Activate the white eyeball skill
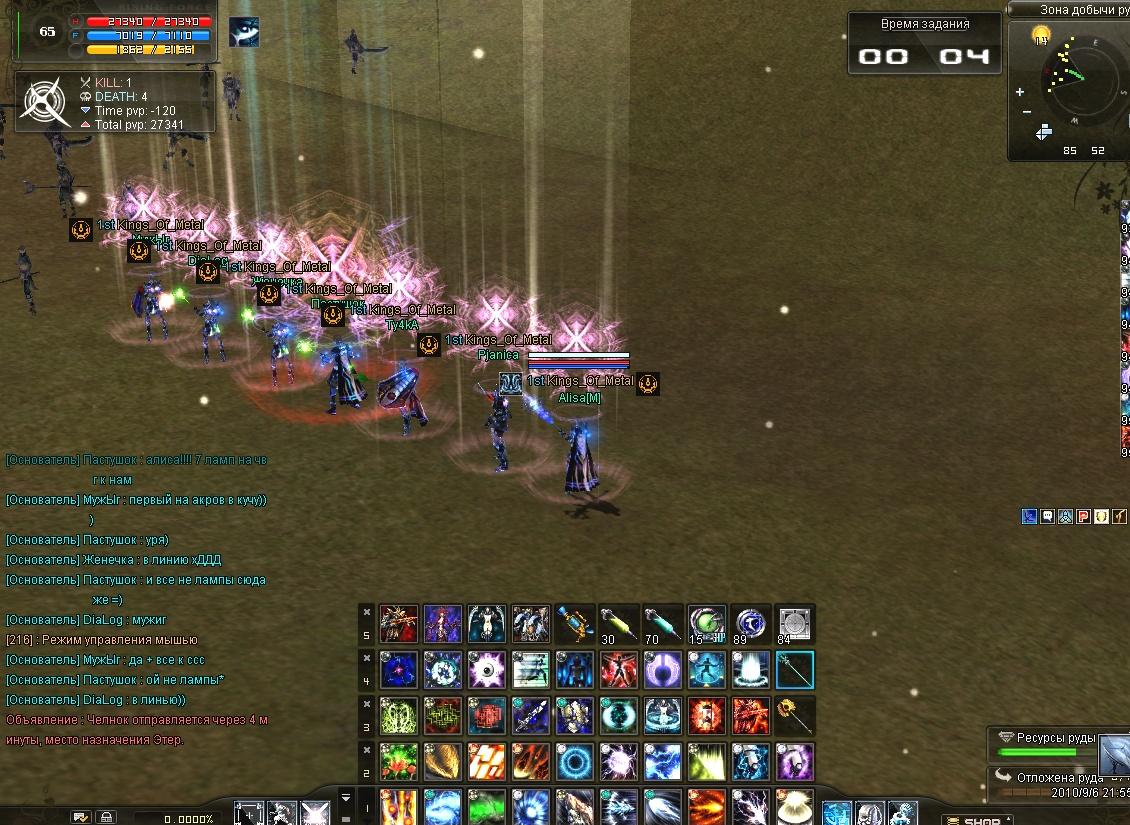 pyautogui.click(x=487, y=670)
